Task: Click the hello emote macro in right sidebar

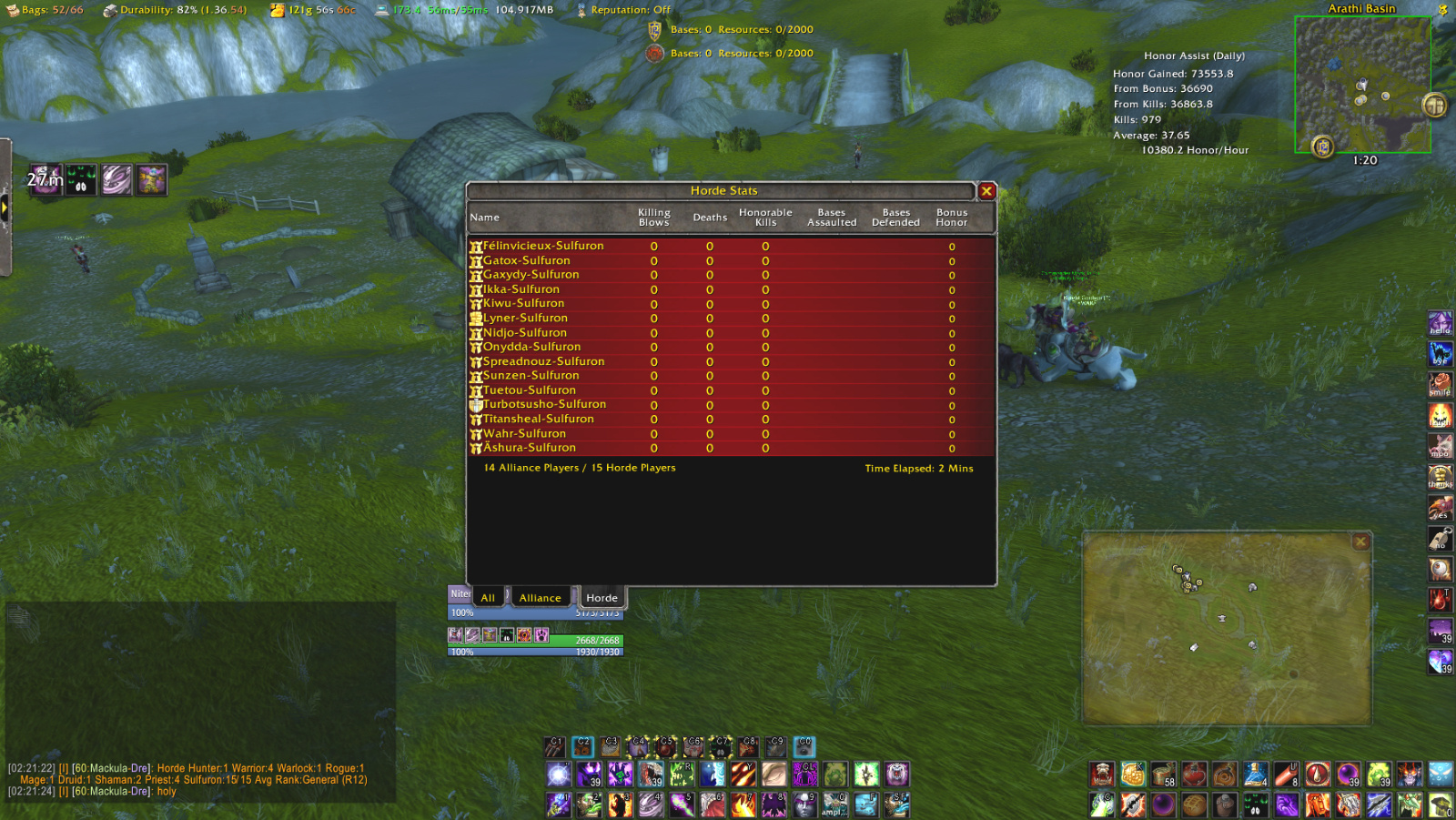Action: 1441,323
